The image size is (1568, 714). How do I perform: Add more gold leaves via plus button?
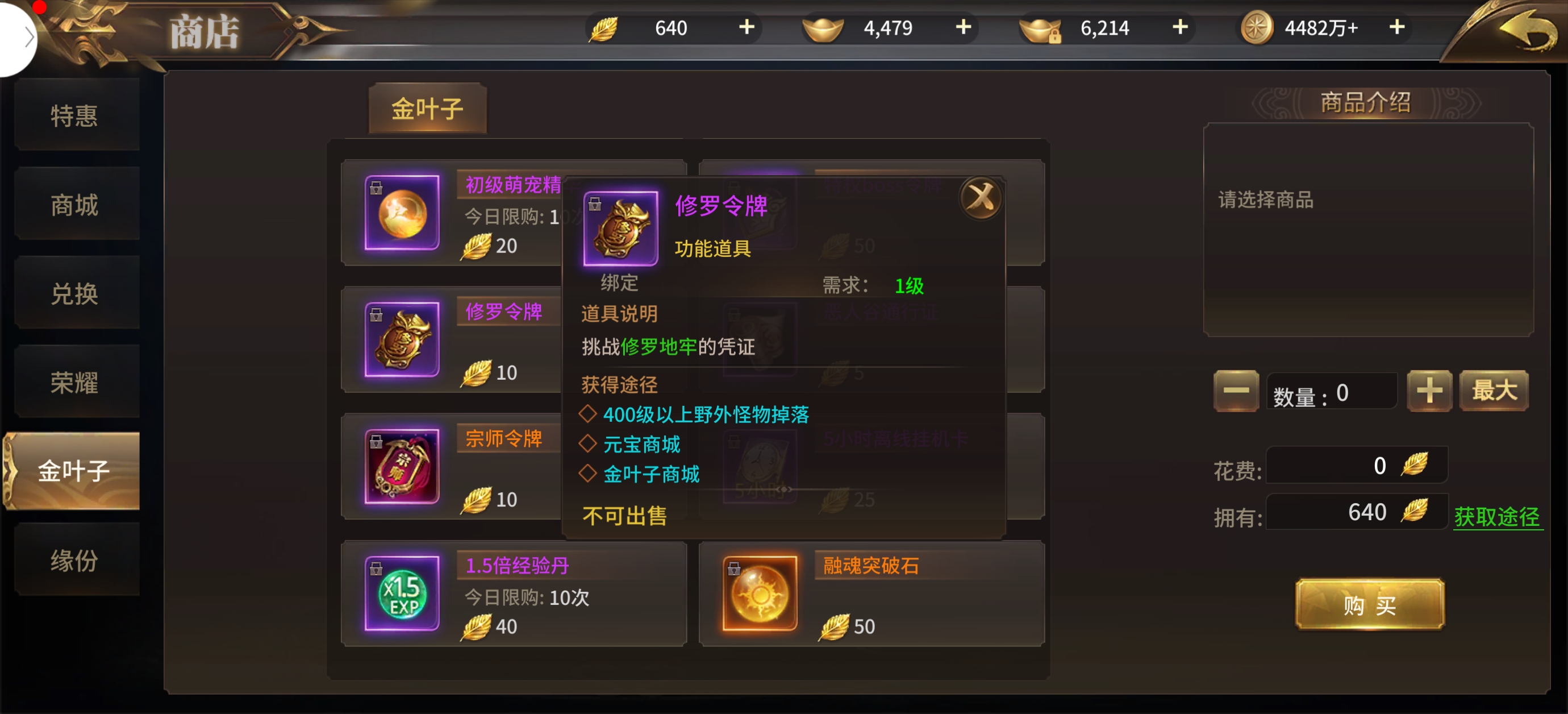pos(747,27)
